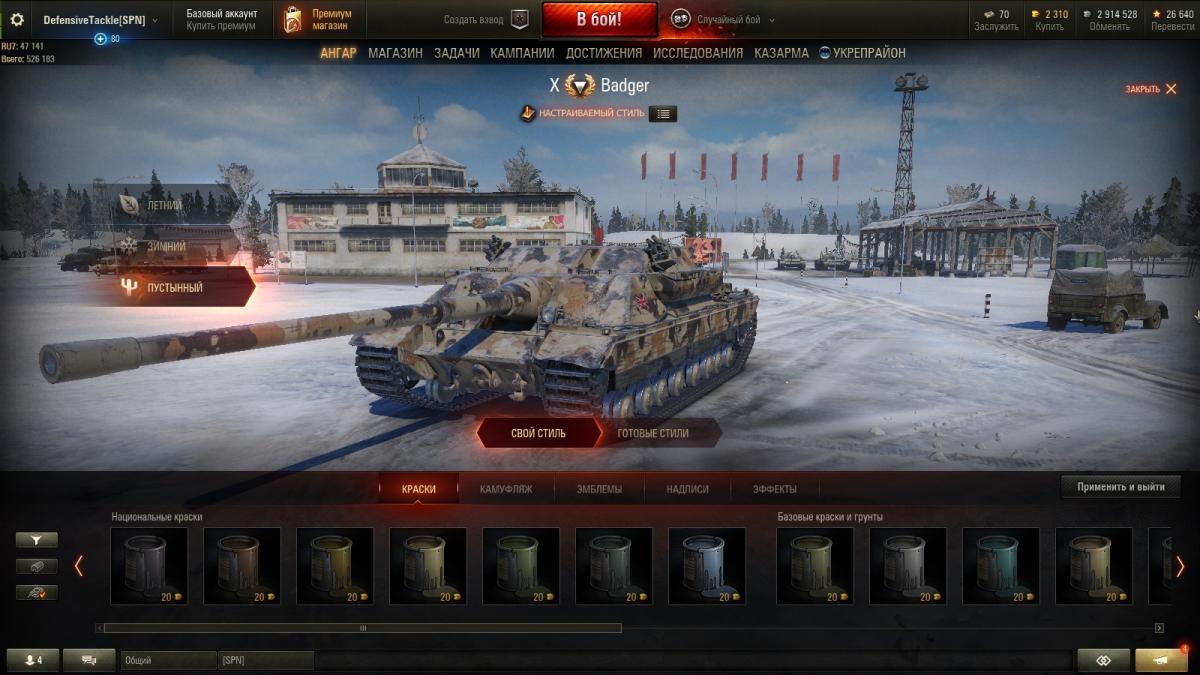Start battle with the red В бой! button
The image size is (1200, 675).
599,19
